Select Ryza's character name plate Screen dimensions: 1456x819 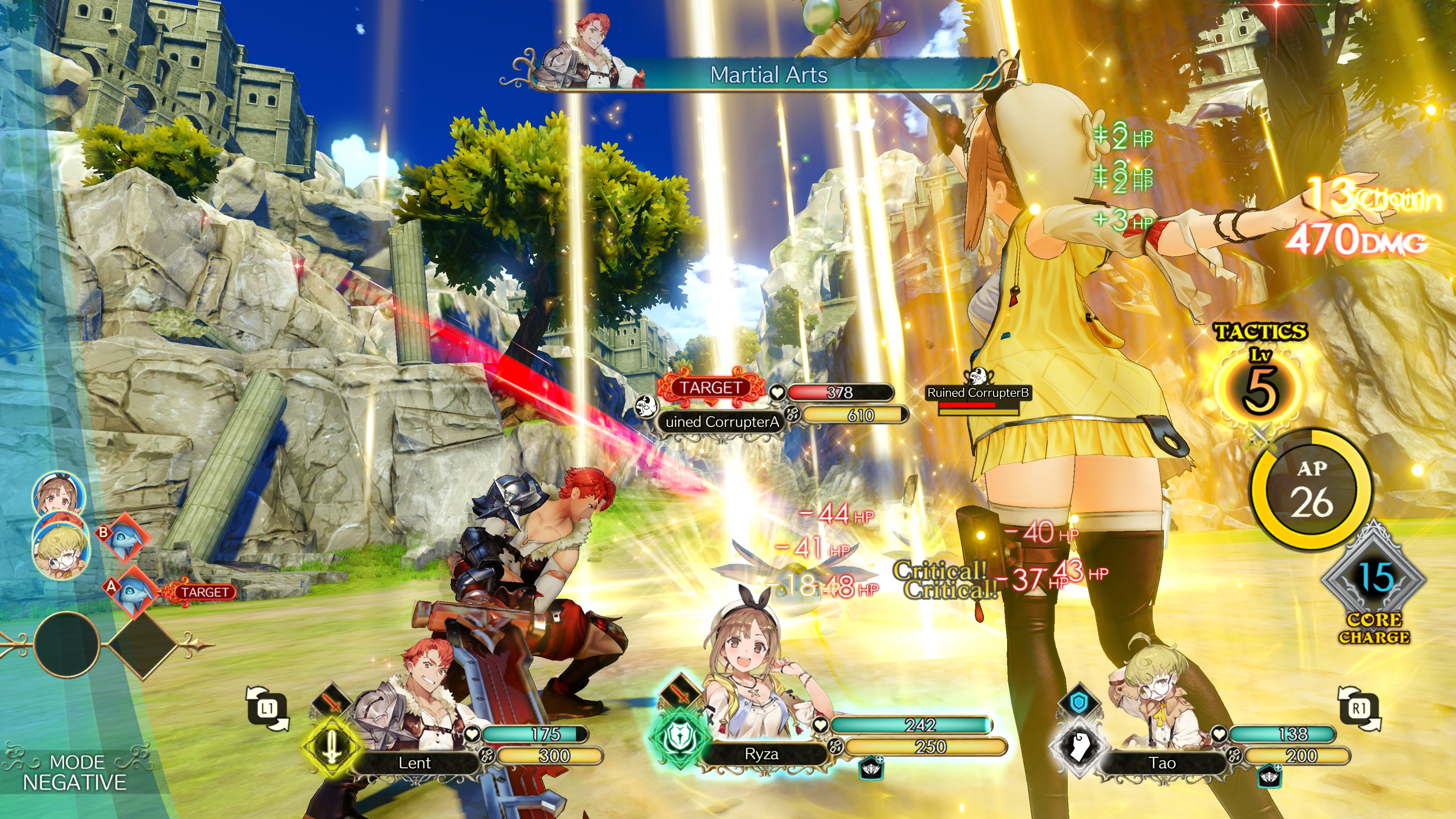pyautogui.click(x=761, y=754)
